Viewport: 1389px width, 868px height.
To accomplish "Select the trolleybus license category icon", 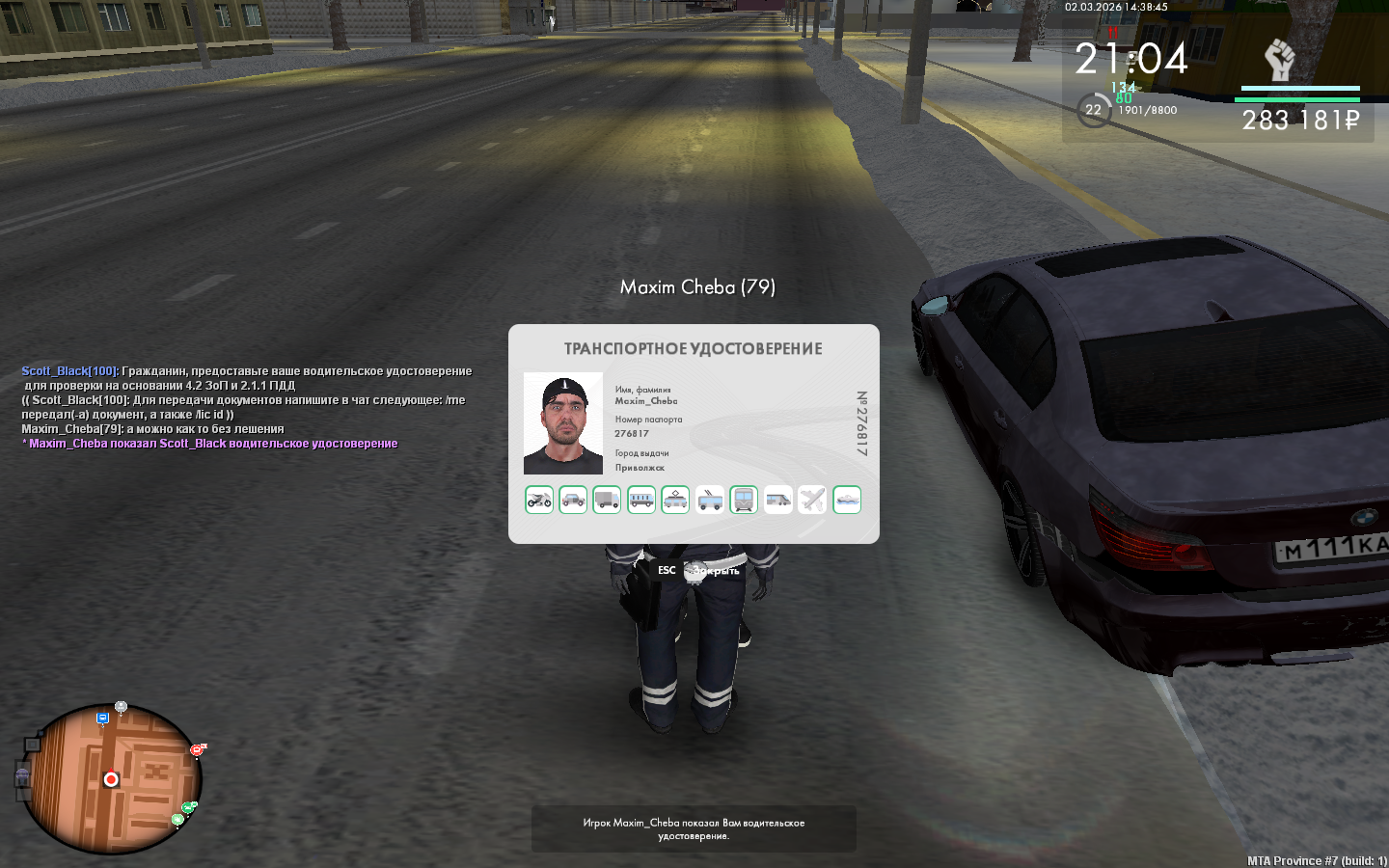I will tap(710, 500).
